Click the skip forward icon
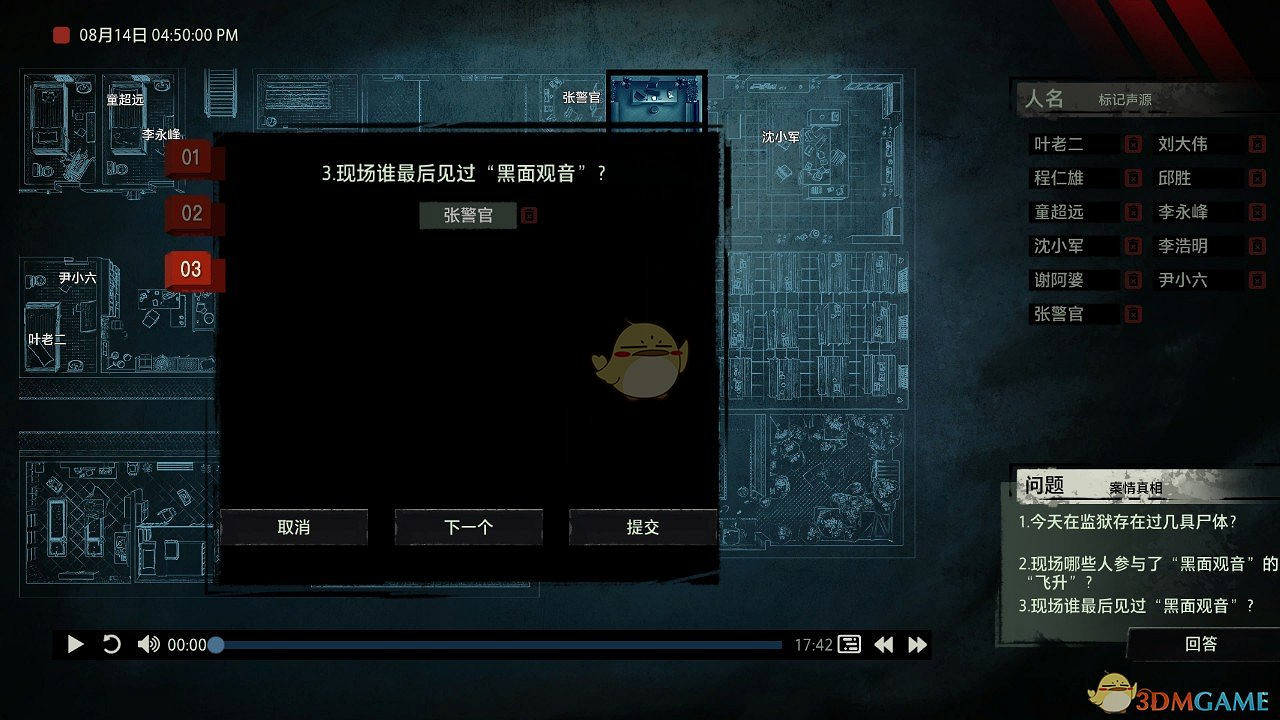Viewport: 1280px width, 720px height. point(915,645)
